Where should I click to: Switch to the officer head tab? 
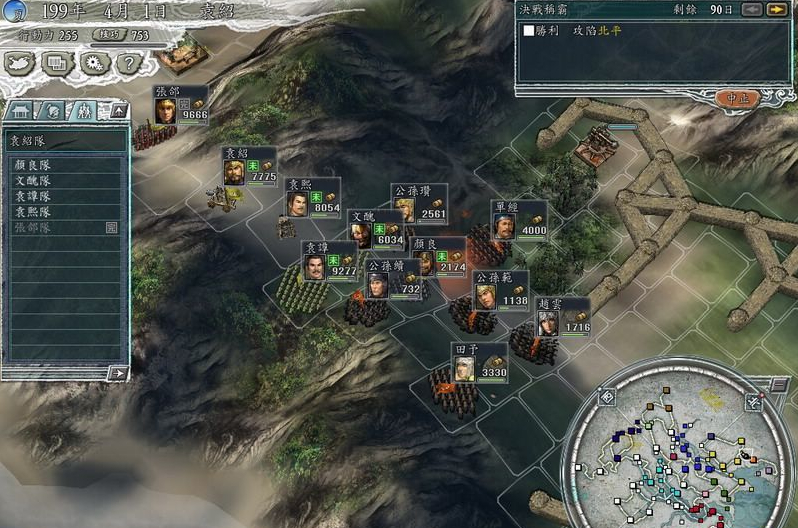pos(52,110)
